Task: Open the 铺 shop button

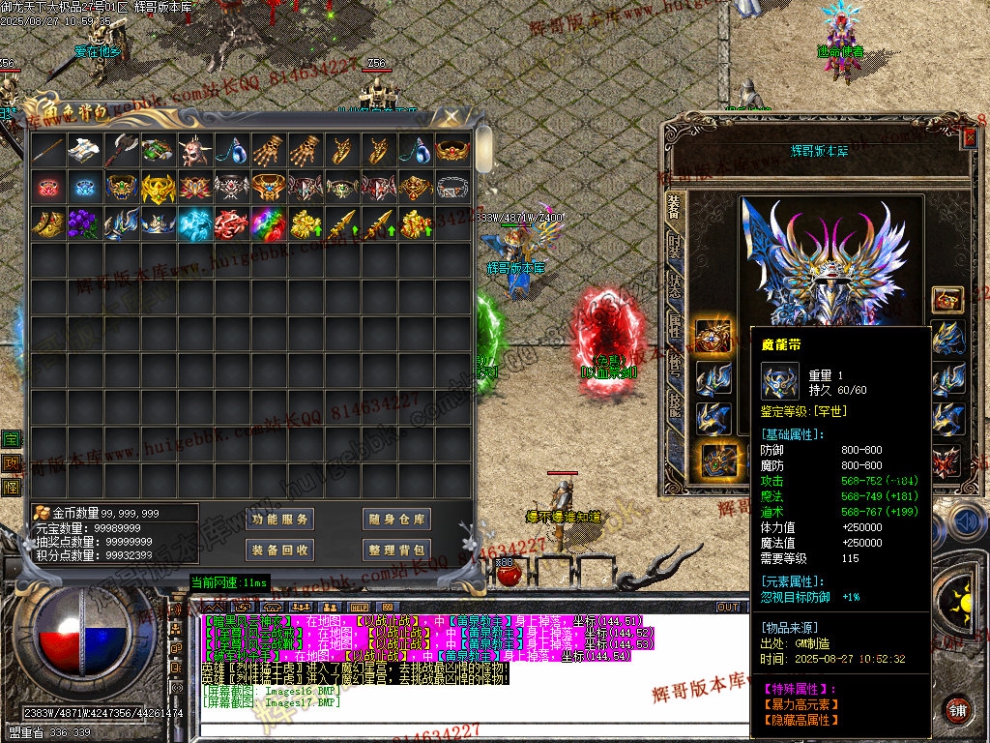Action: tap(958, 709)
